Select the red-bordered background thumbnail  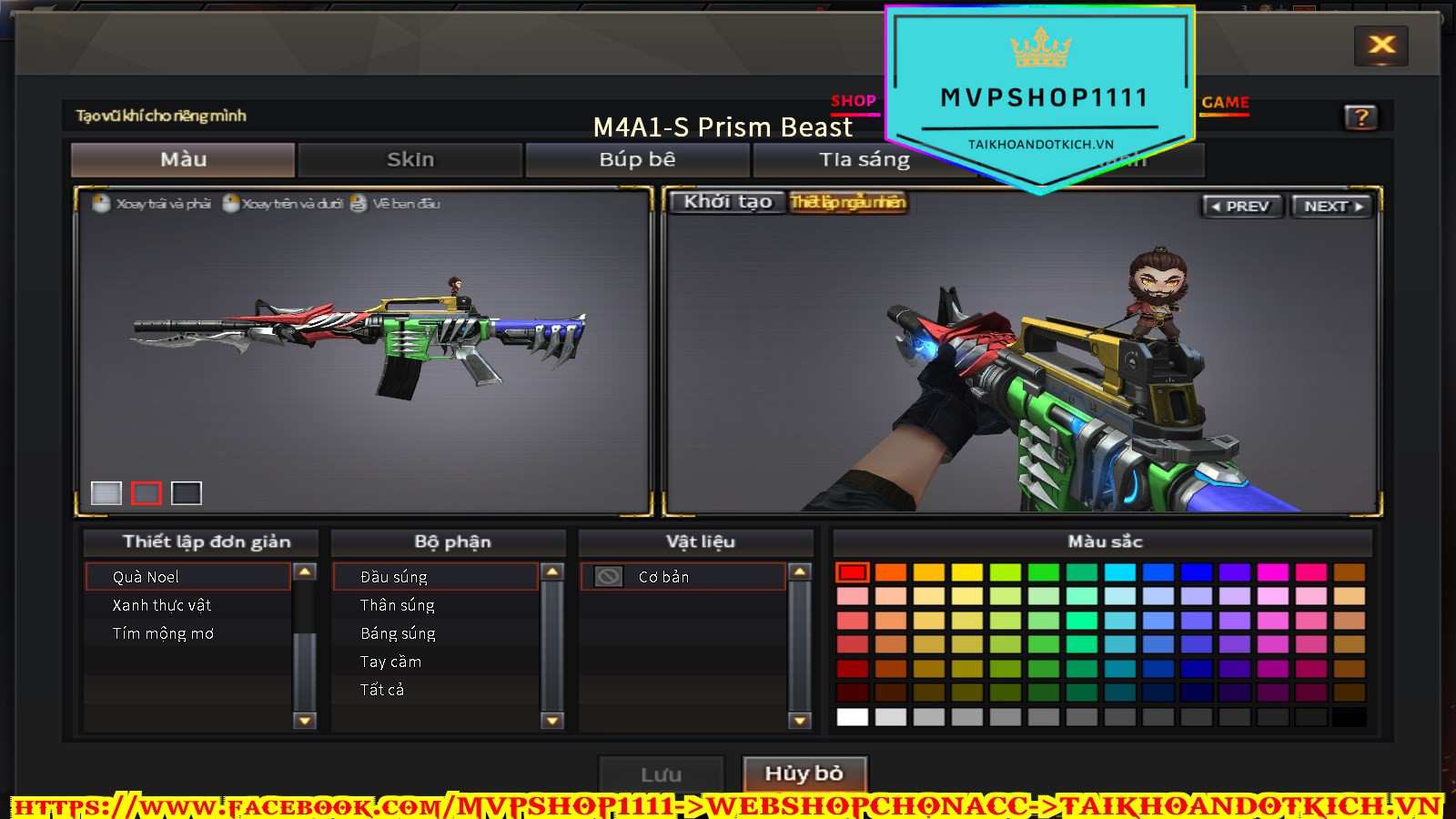tap(146, 493)
